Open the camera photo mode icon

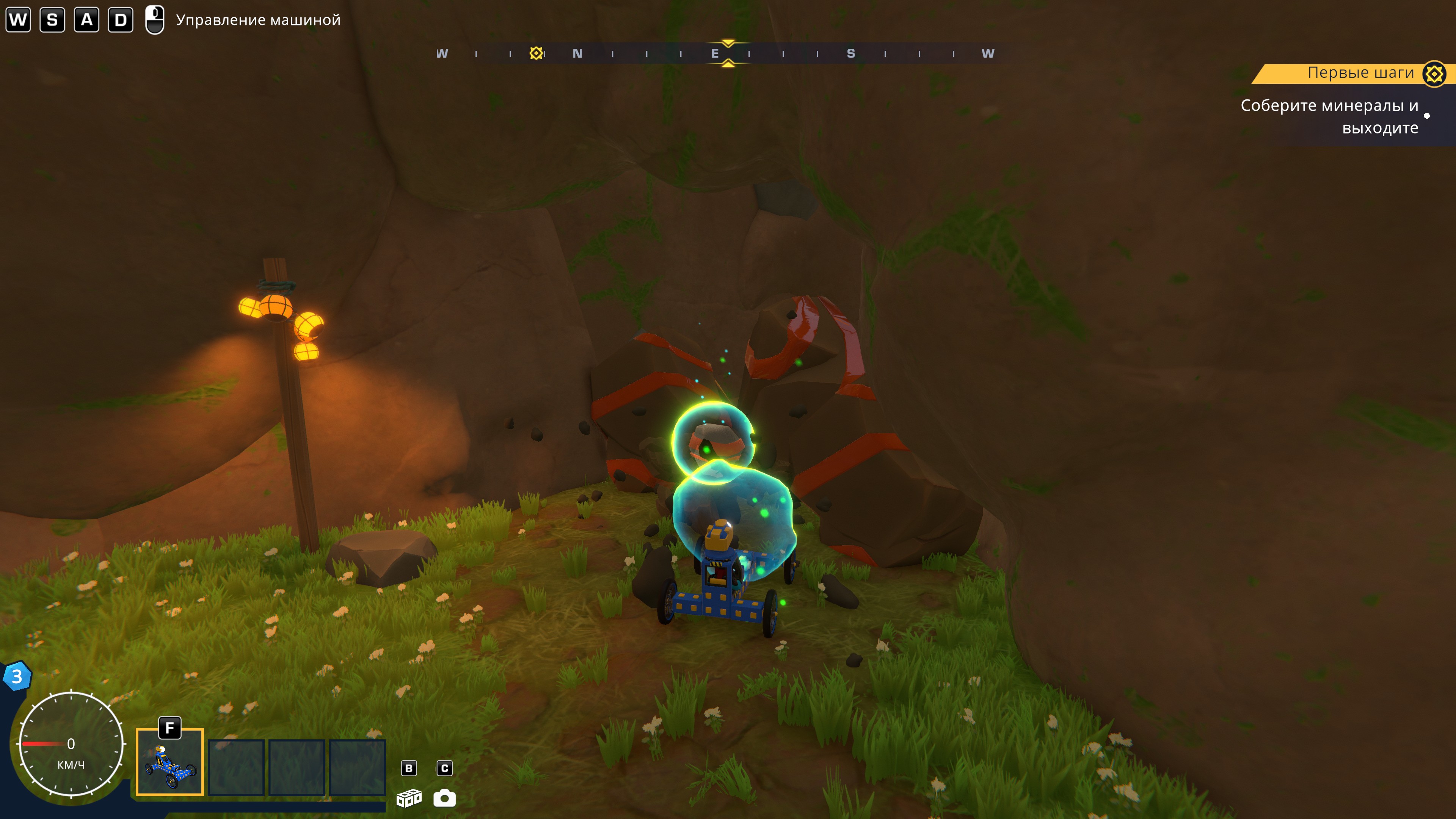point(444,797)
